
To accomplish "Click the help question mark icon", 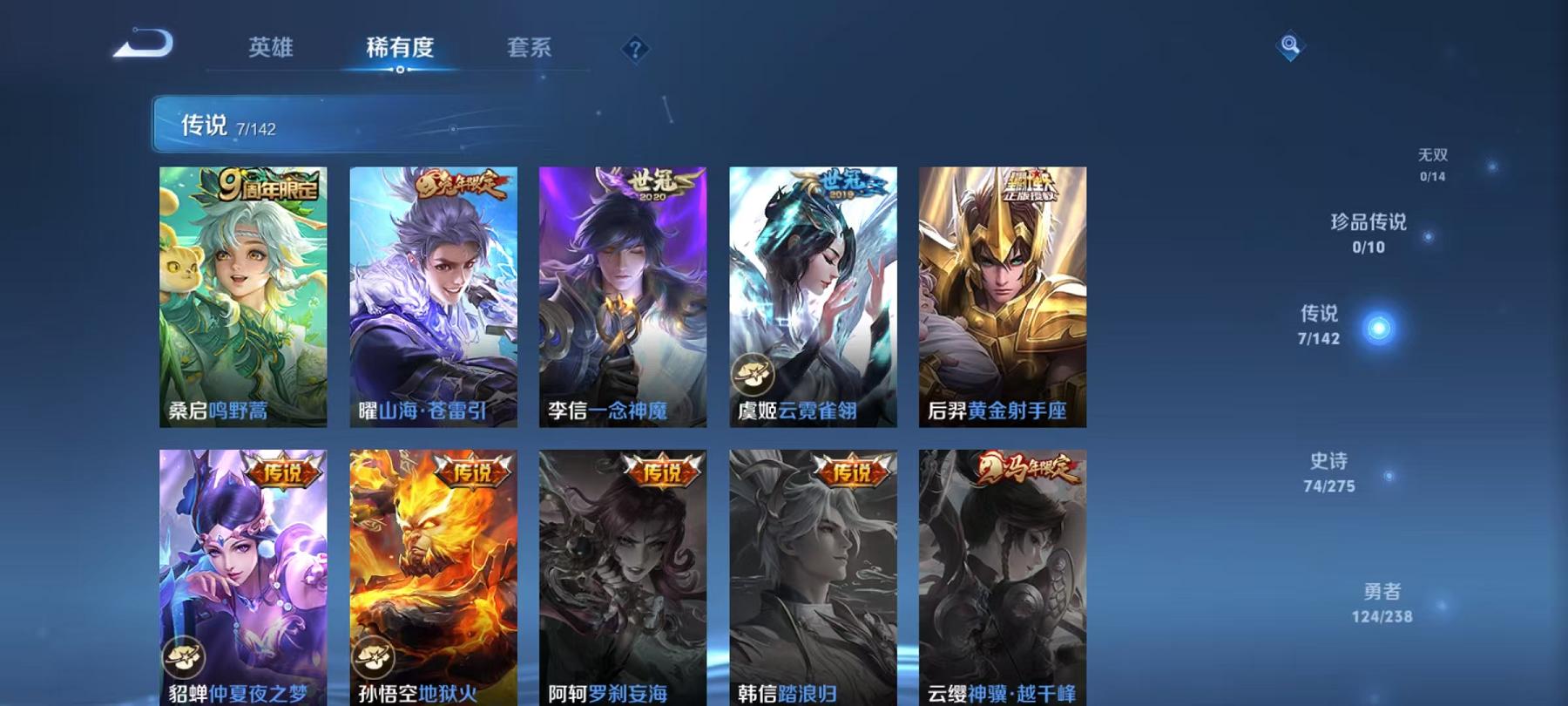I will click(635, 50).
